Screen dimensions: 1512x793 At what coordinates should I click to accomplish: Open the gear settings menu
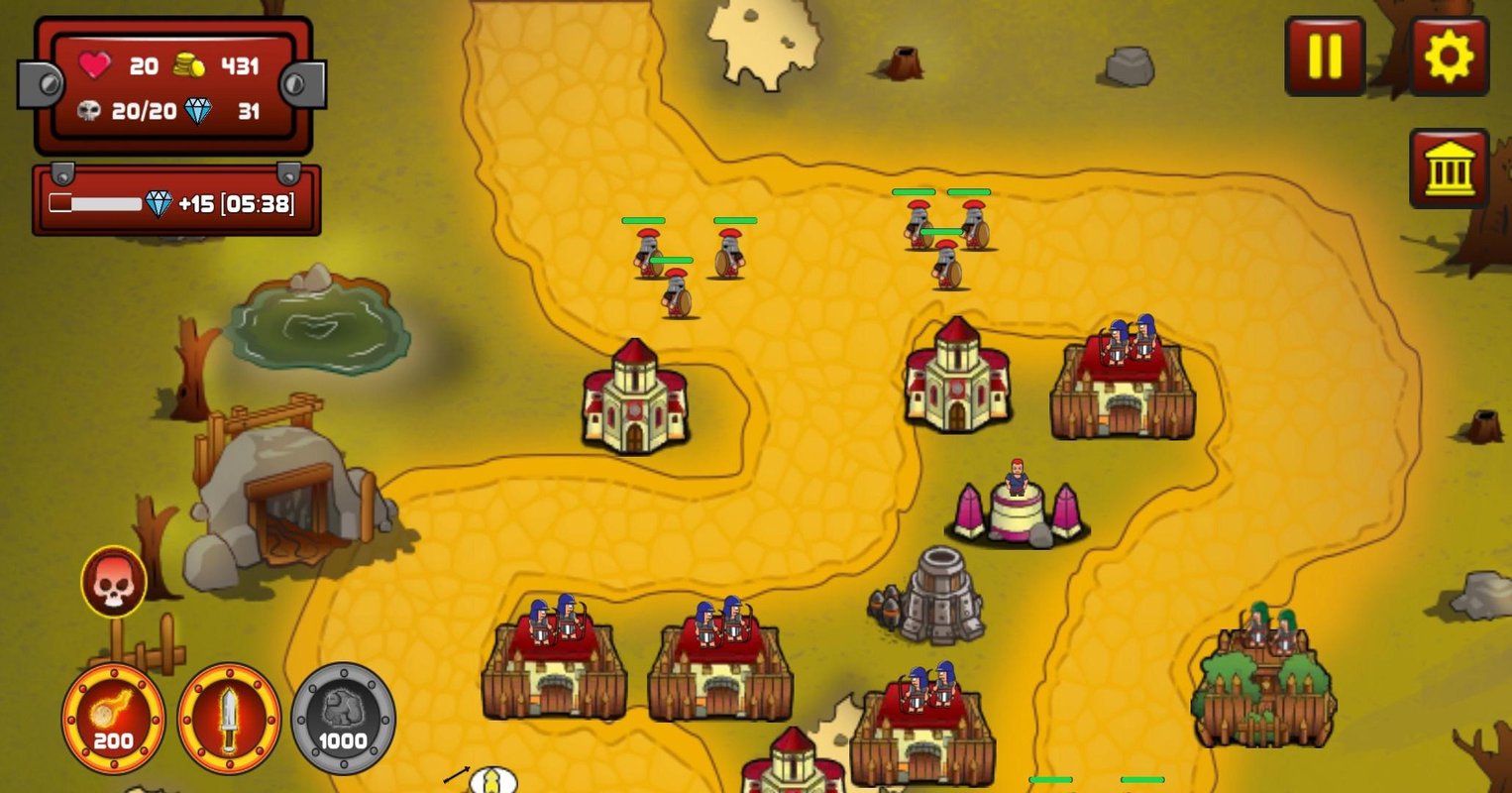click(x=1449, y=56)
